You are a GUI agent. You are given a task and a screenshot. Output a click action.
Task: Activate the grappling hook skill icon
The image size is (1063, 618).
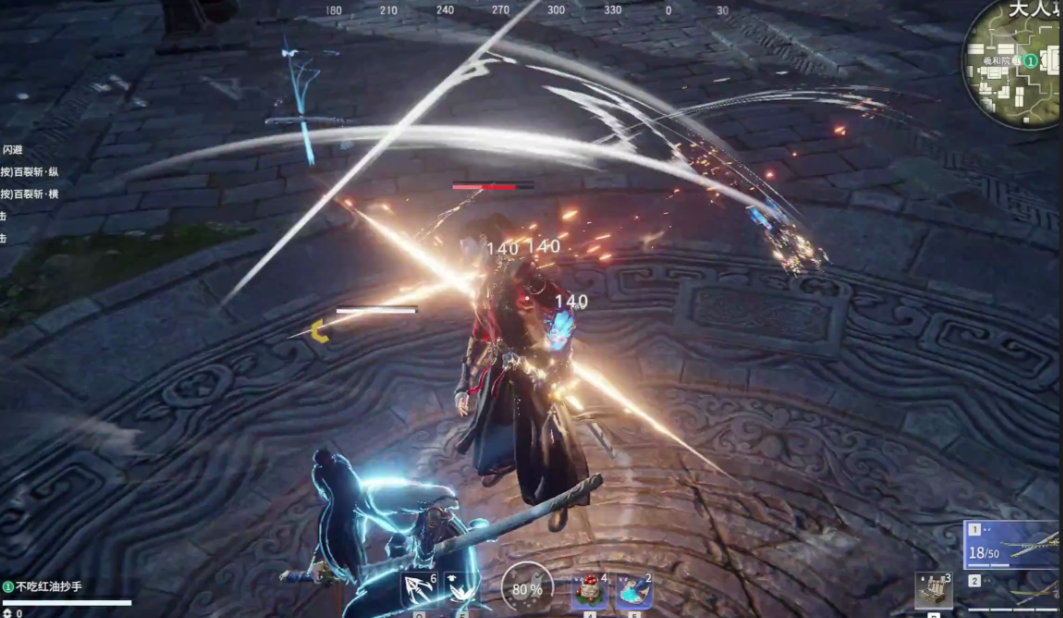click(420, 590)
